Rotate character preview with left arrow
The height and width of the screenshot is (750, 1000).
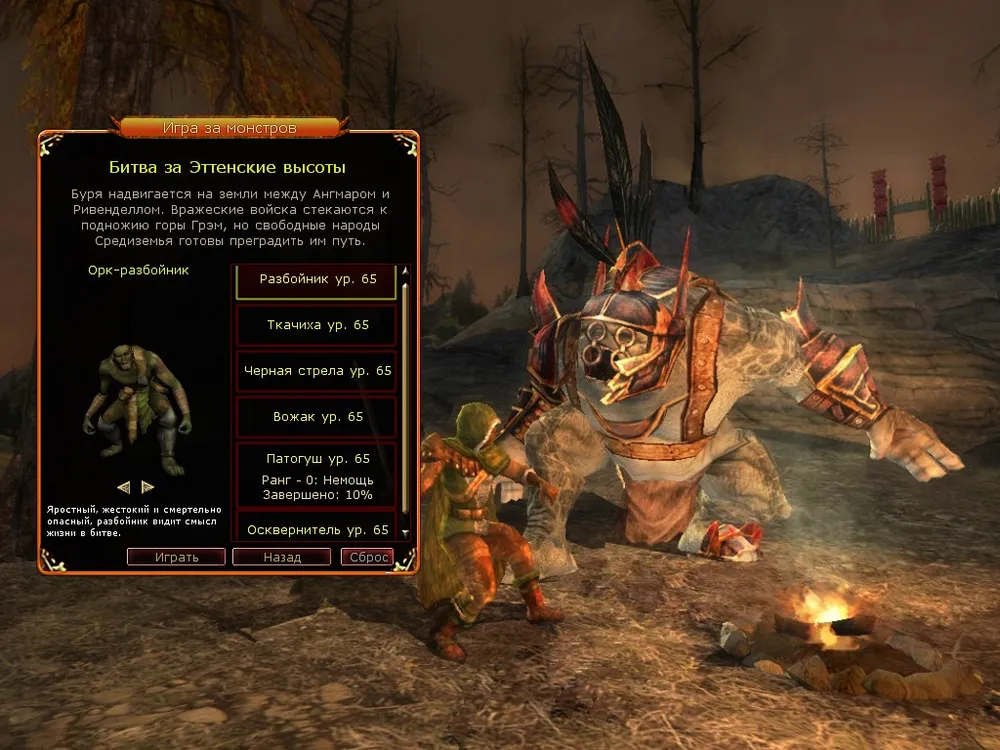(x=124, y=487)
